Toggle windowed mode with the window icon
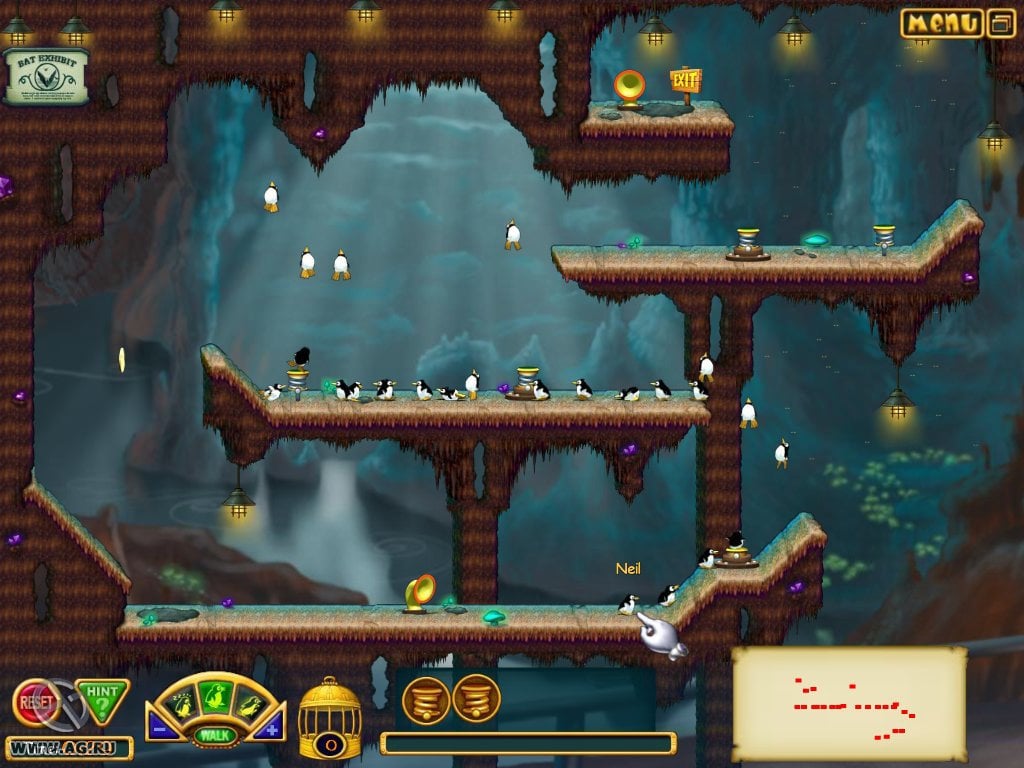1024x768 pixels. click(x=1001, y=23)
